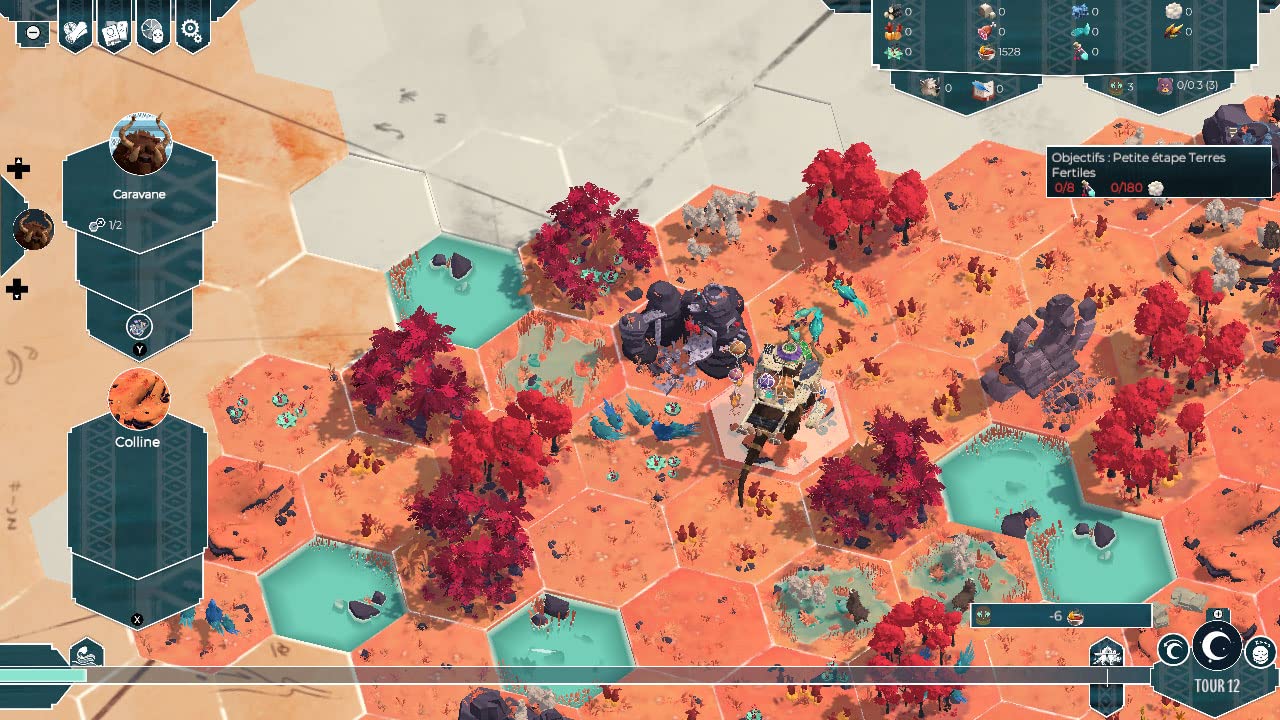Open the Colline terrain panel
1280x720 pixels.
[x=137, y=480]
